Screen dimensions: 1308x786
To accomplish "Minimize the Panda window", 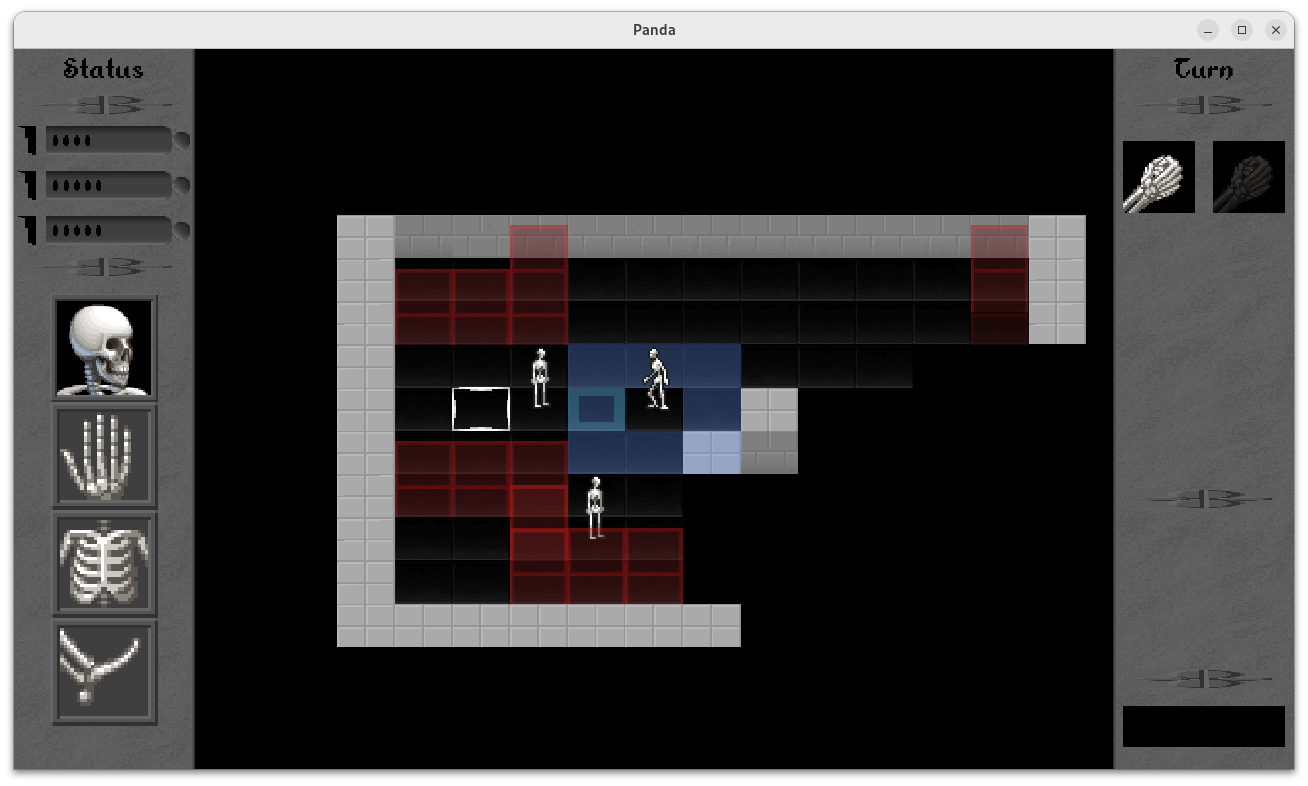I will 1208,30.
